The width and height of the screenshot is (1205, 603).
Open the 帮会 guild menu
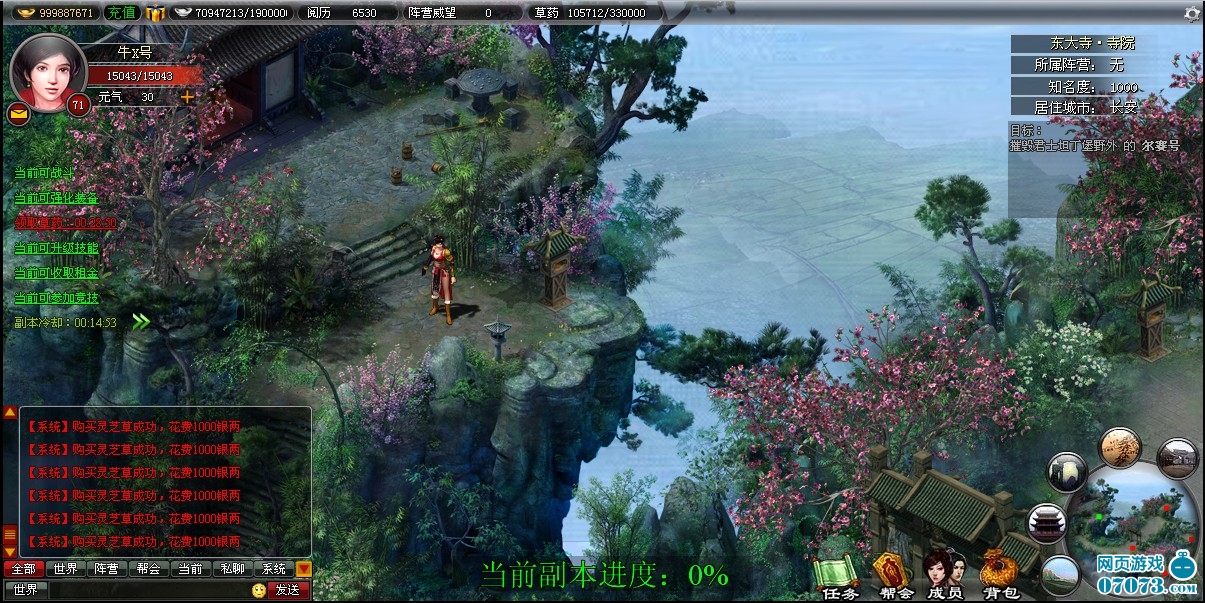tap(895, 578)
